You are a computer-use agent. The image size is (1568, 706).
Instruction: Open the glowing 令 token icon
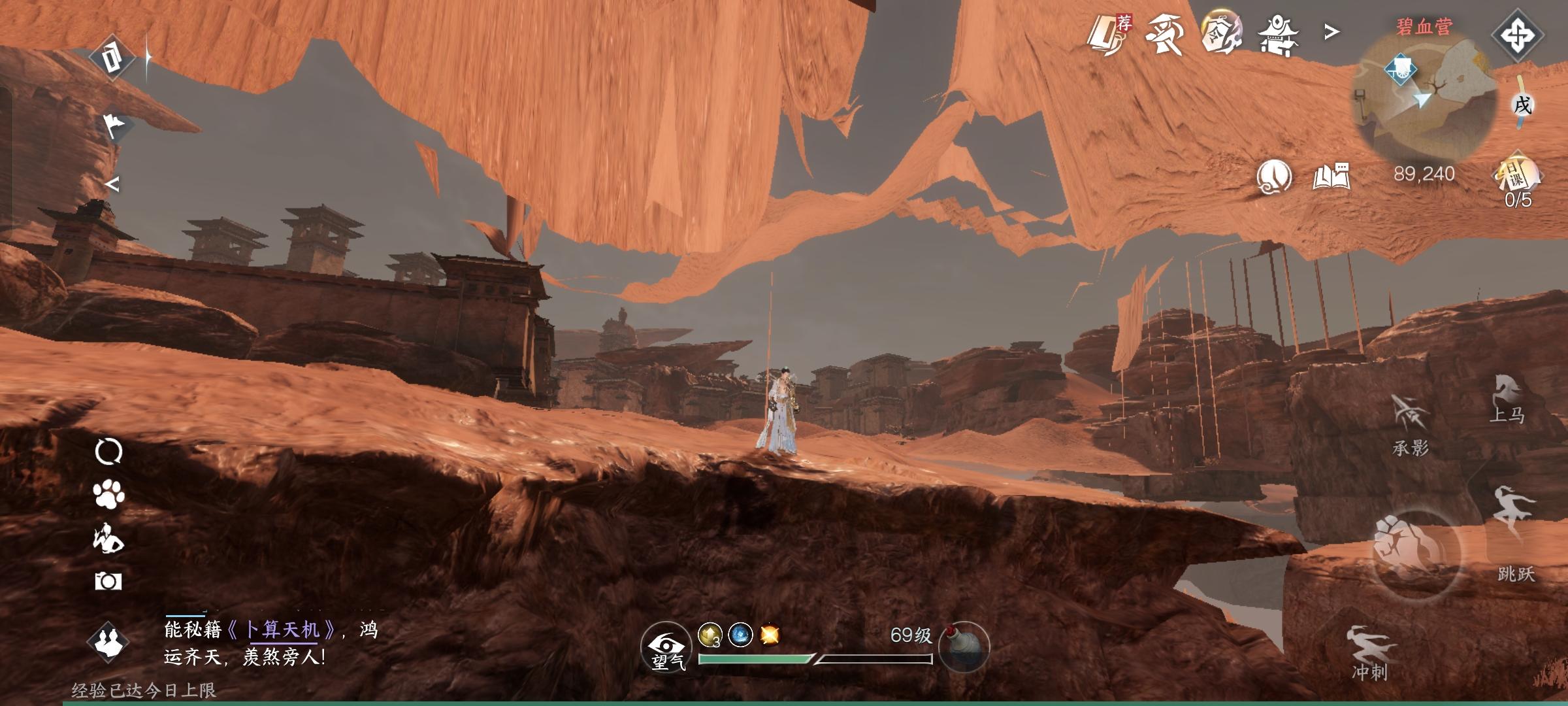point(1221,33)
